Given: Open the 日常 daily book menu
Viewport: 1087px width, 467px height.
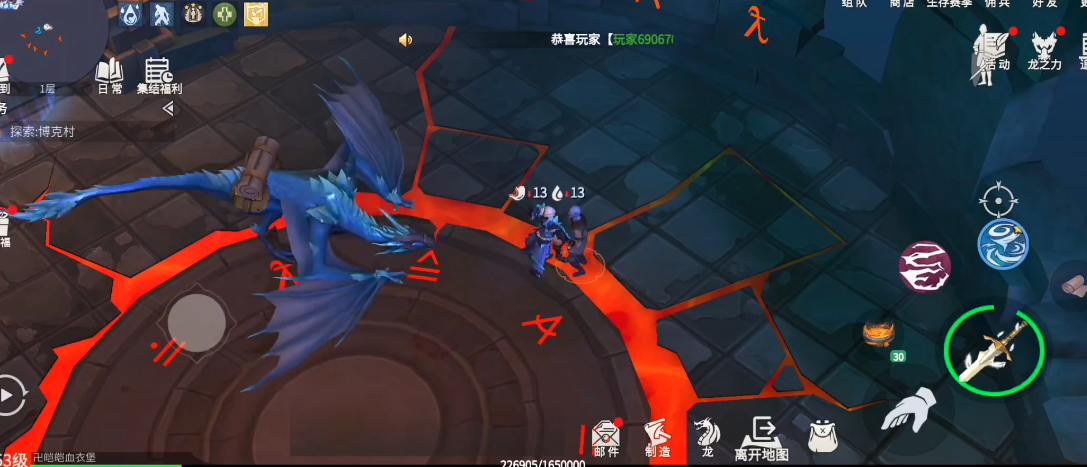Looking at the screenshot, I should tap(109, 74).
